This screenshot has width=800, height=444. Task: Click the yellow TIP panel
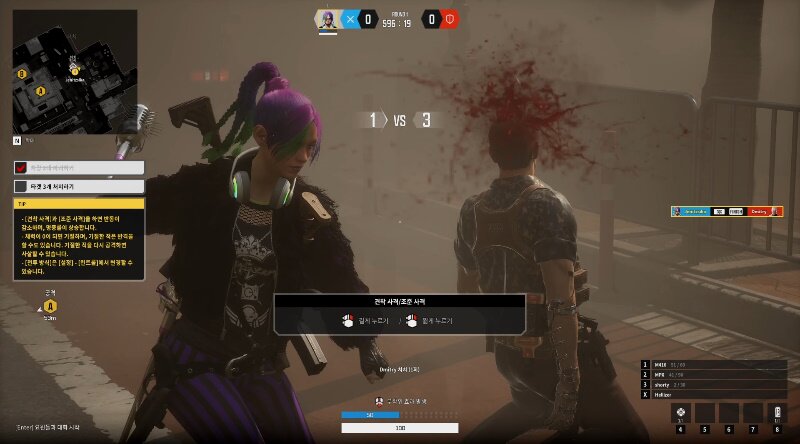80,240
